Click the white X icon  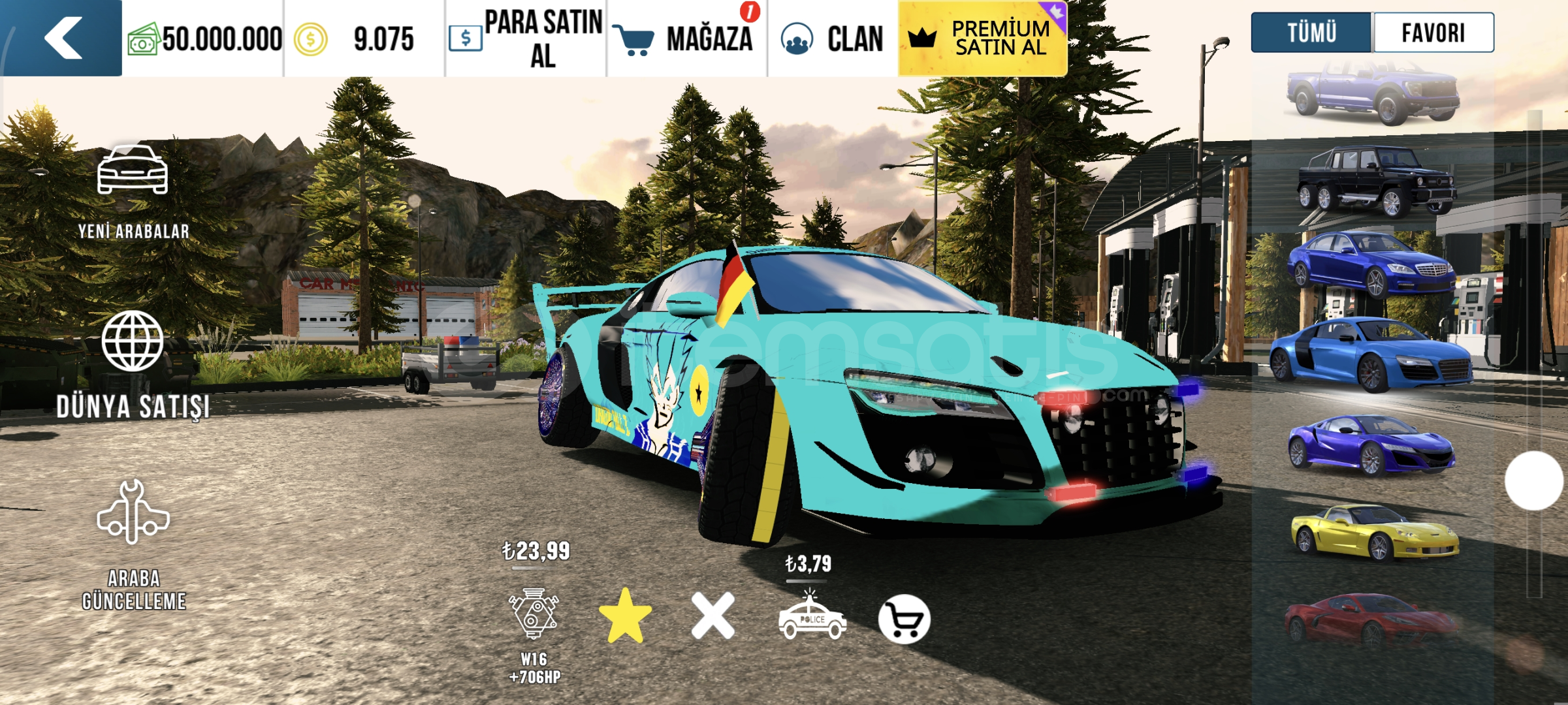(713, 616)
